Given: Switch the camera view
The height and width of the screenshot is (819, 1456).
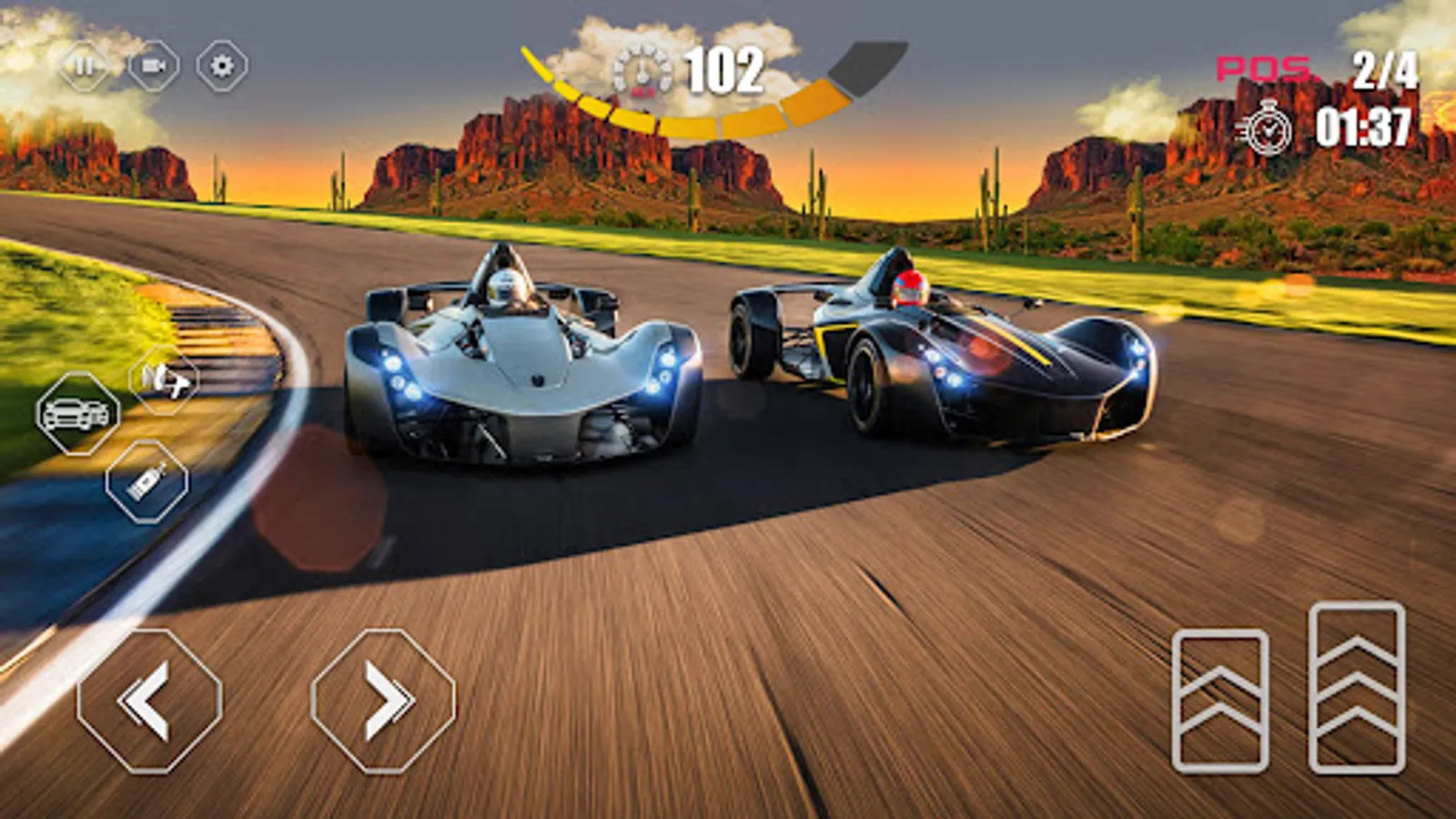Looking at the screenshot, I should (x=153, y=66).
